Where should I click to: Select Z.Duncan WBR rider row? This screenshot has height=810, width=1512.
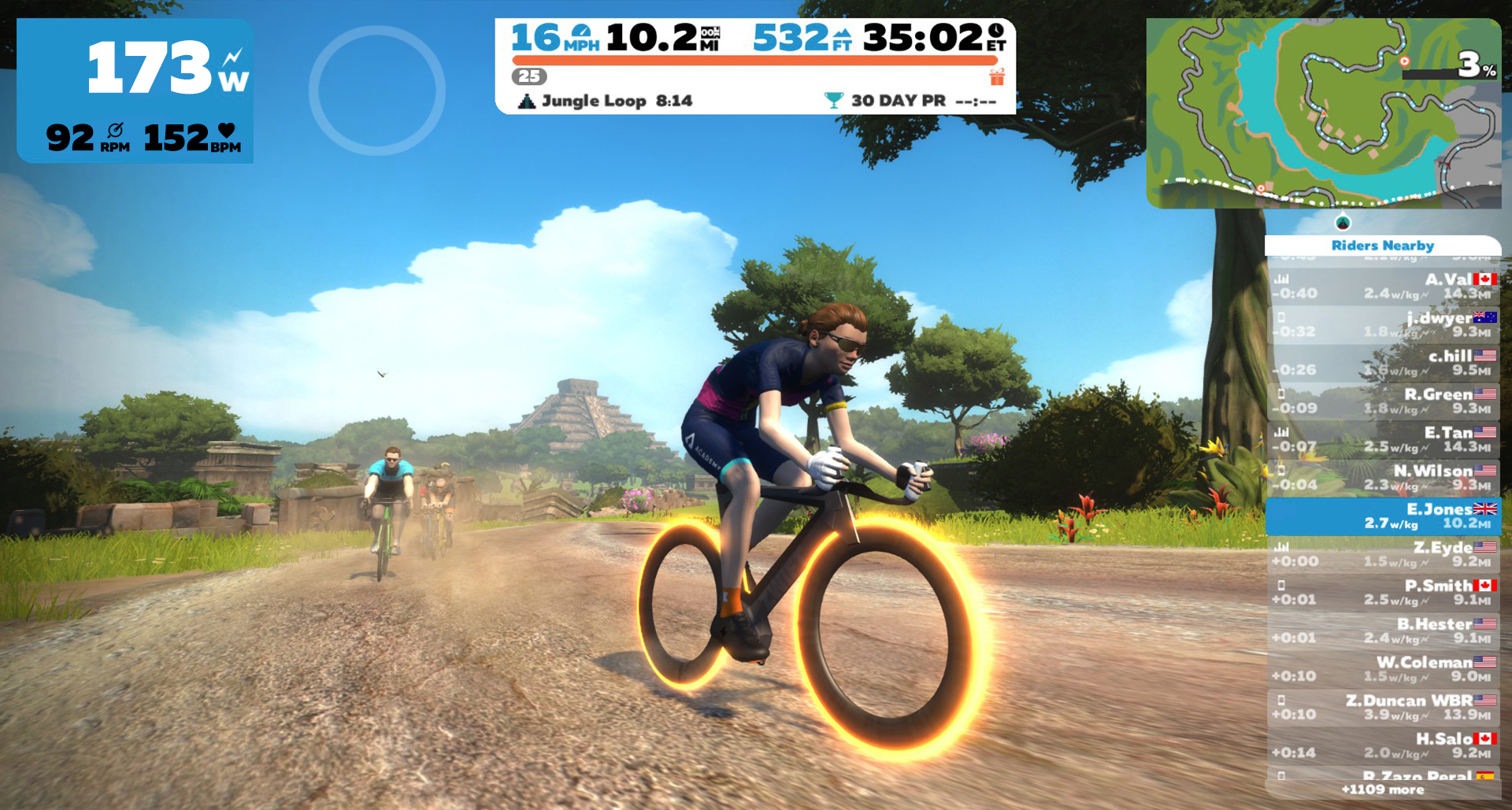pos(1383,707)
